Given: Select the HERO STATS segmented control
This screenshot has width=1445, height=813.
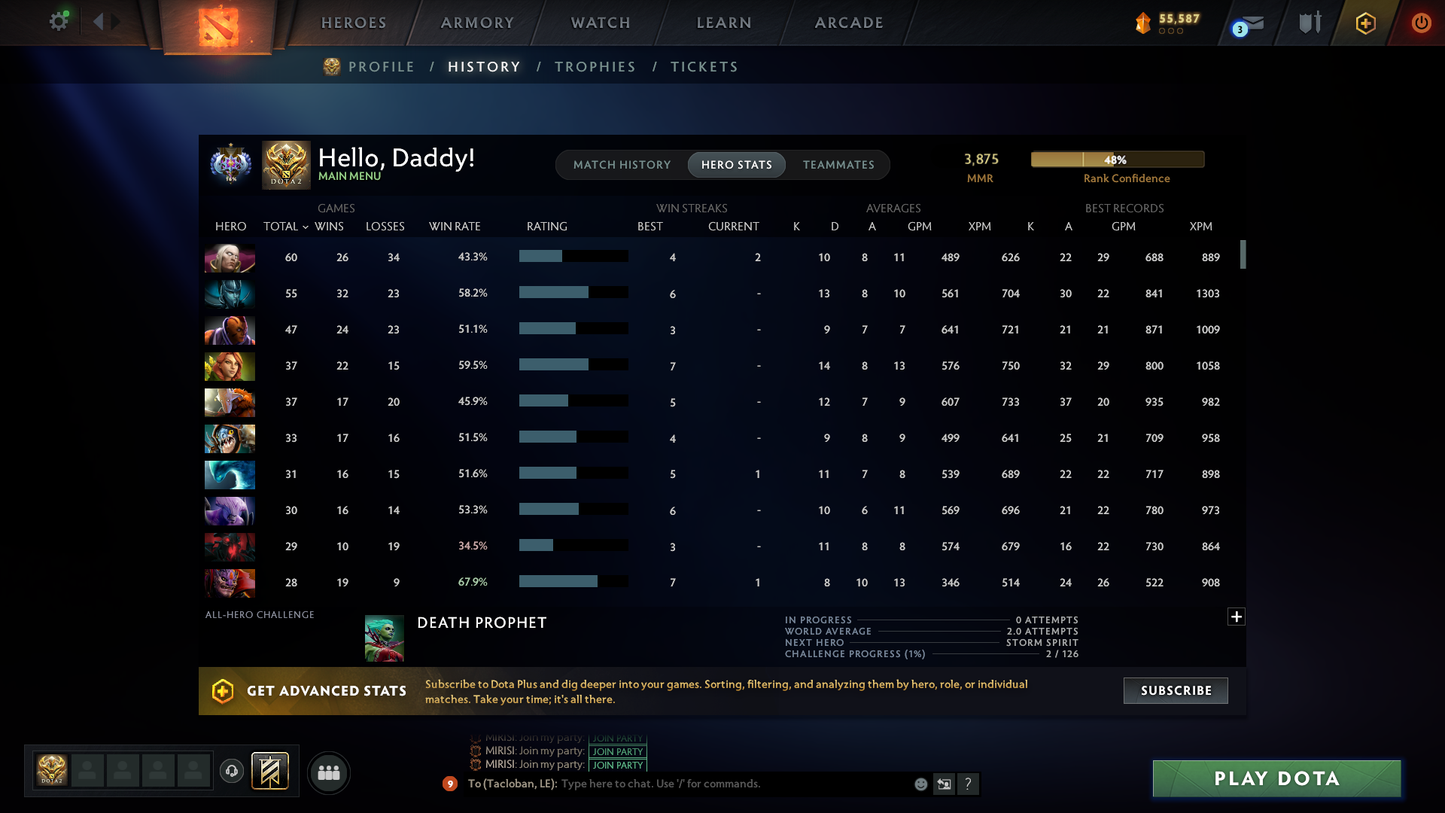Looking at the screenshot, I should pyautogui.click(x=736, y=164).
